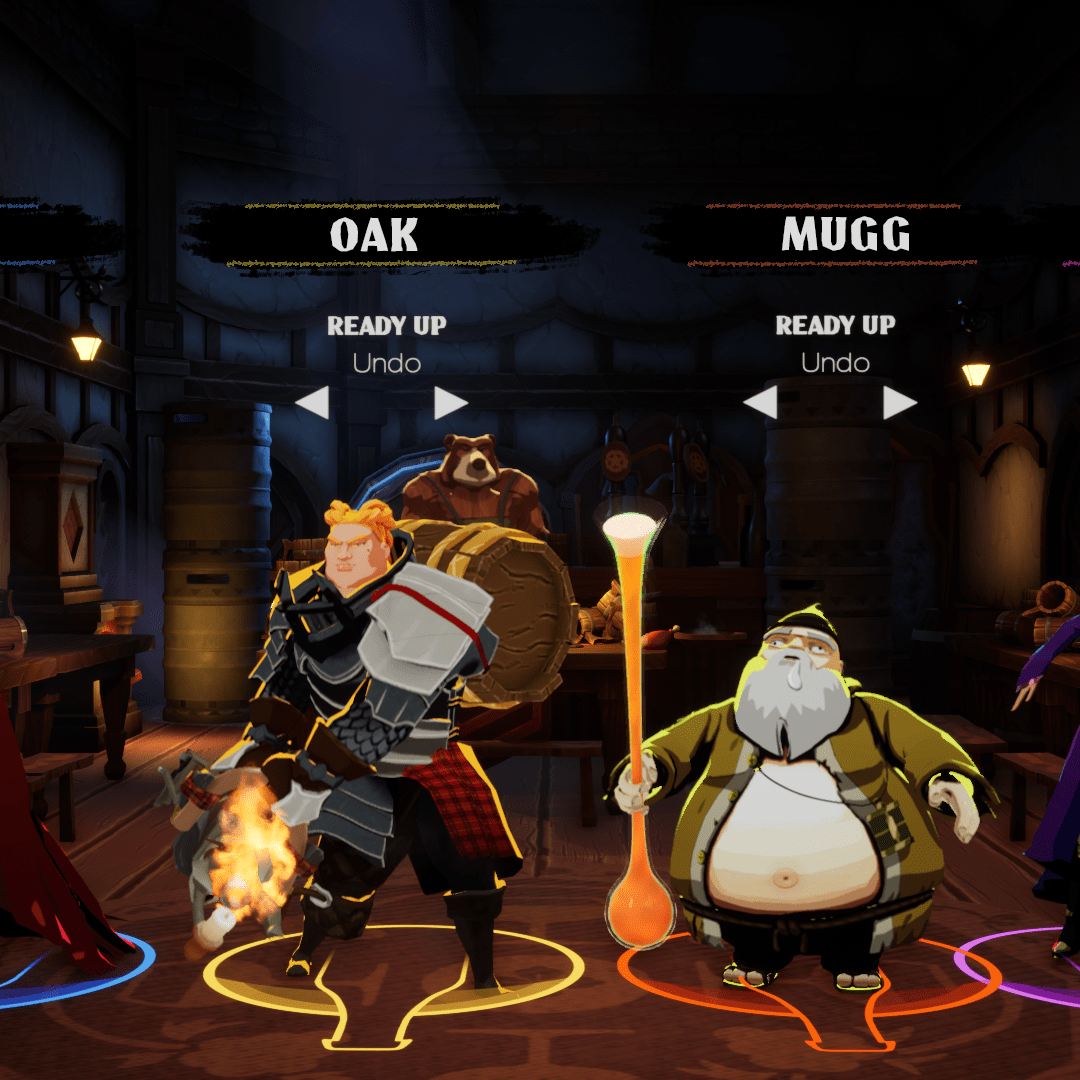Image resolution: width=1080 pixels, height=1080 pixels.
Task: Select Undo beneath Mugg's Ready Up
Action: click(835, 364)
